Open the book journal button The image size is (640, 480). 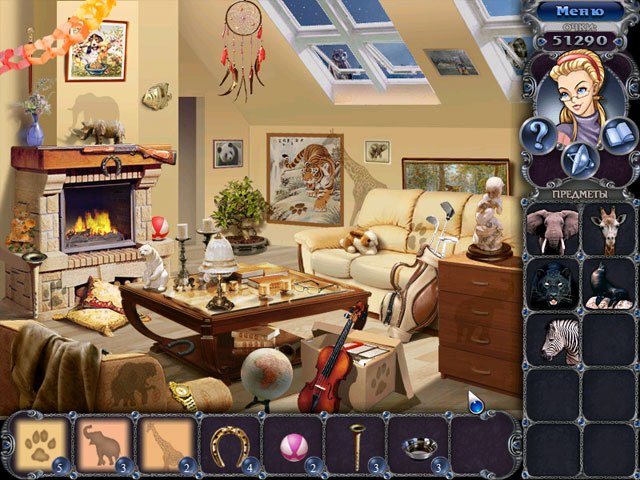(620, 135)
